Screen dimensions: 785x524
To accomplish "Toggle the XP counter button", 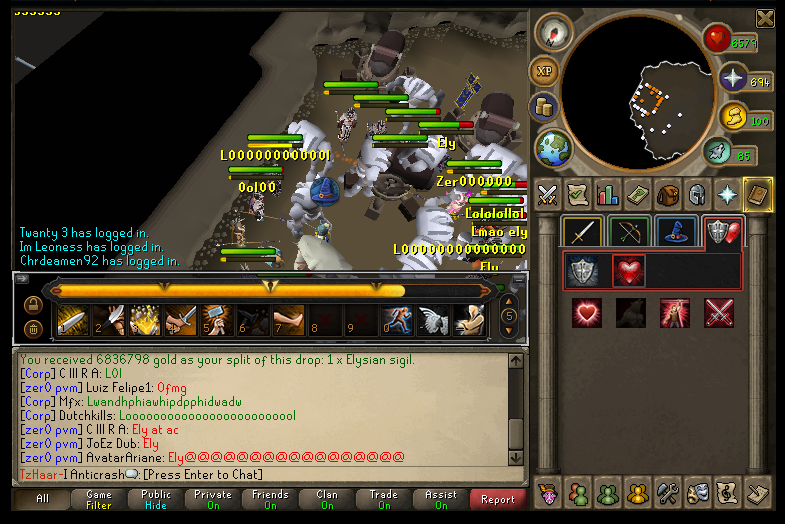I will [x=545, y=71].
